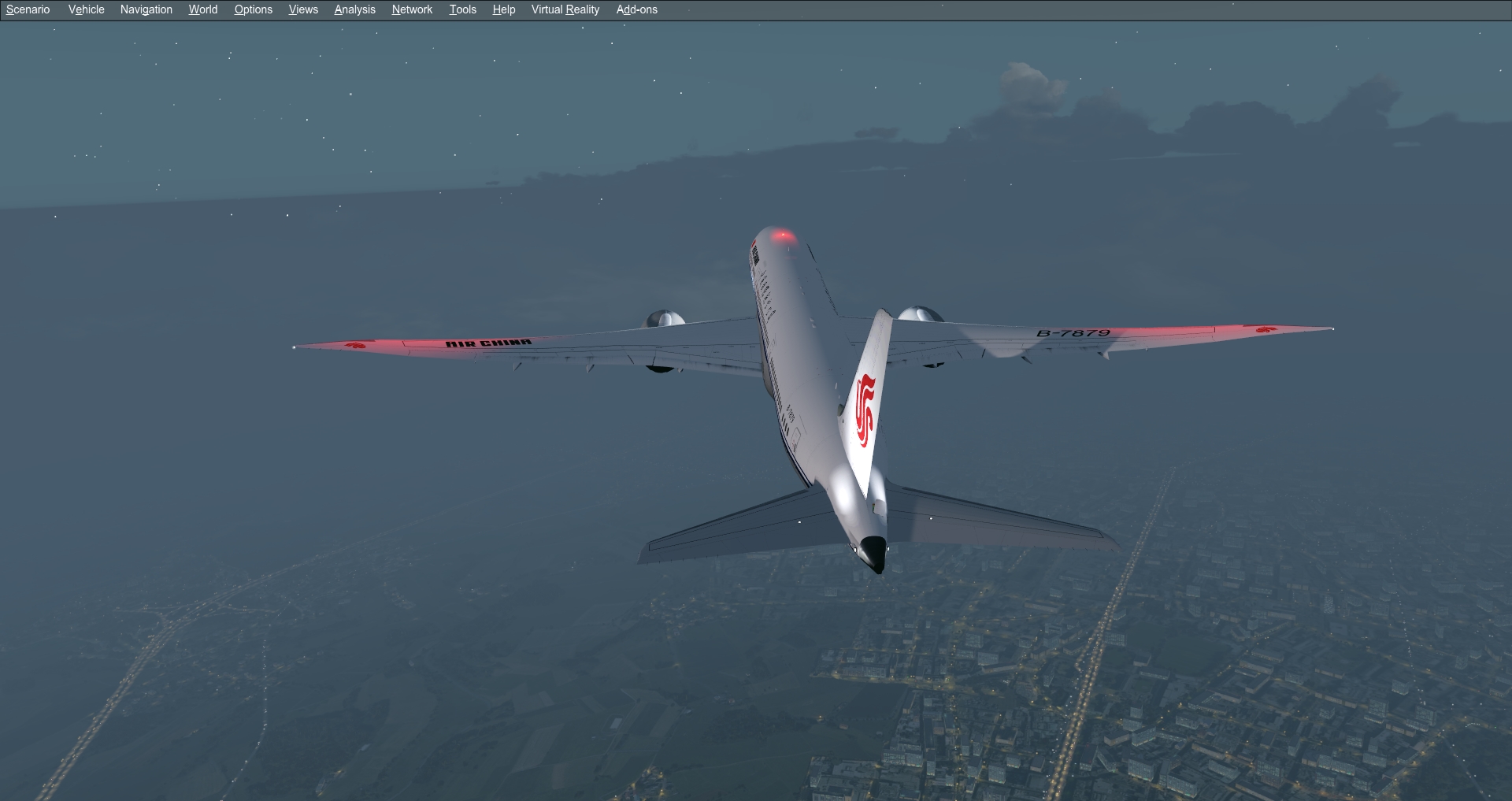Open the World menu
This screenshot has height=801, width=1512.
point(202,9)
